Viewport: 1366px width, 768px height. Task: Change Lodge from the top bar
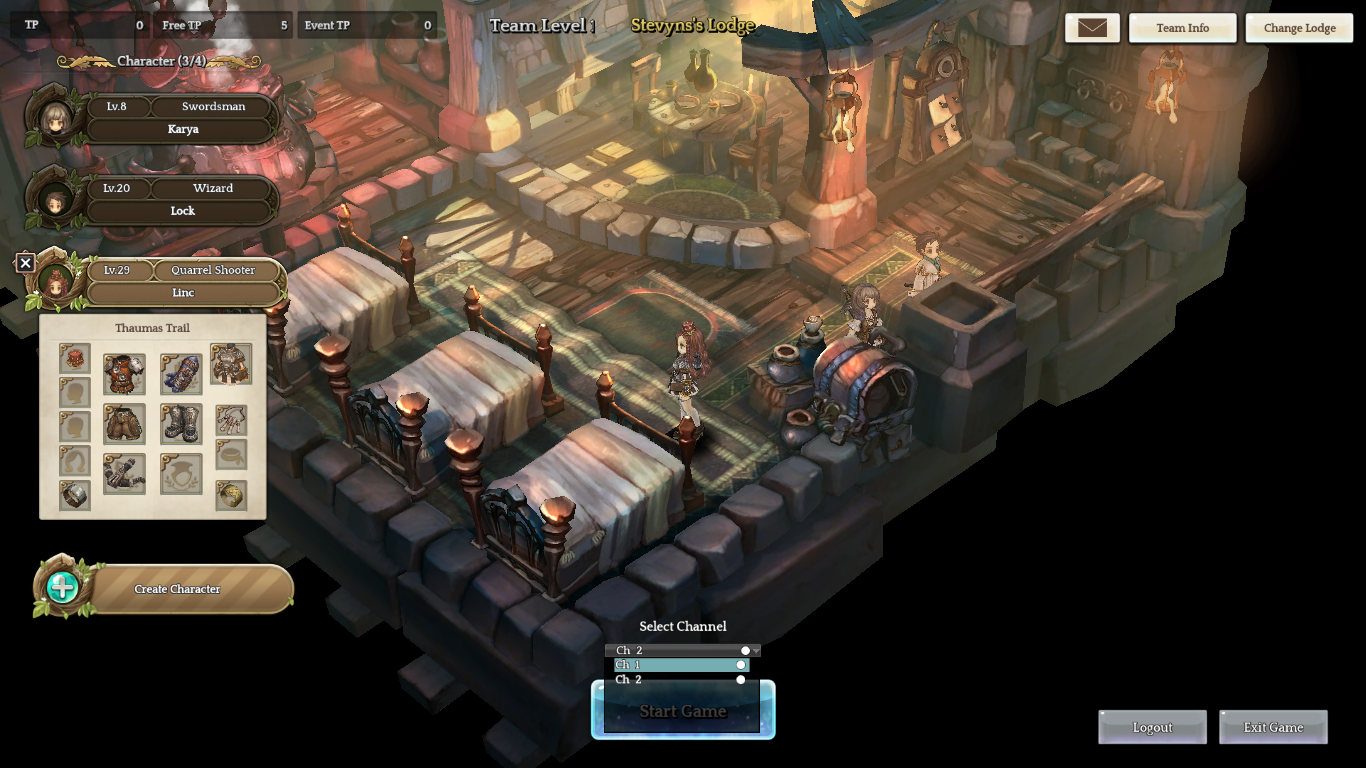(x=1299, y=28)
